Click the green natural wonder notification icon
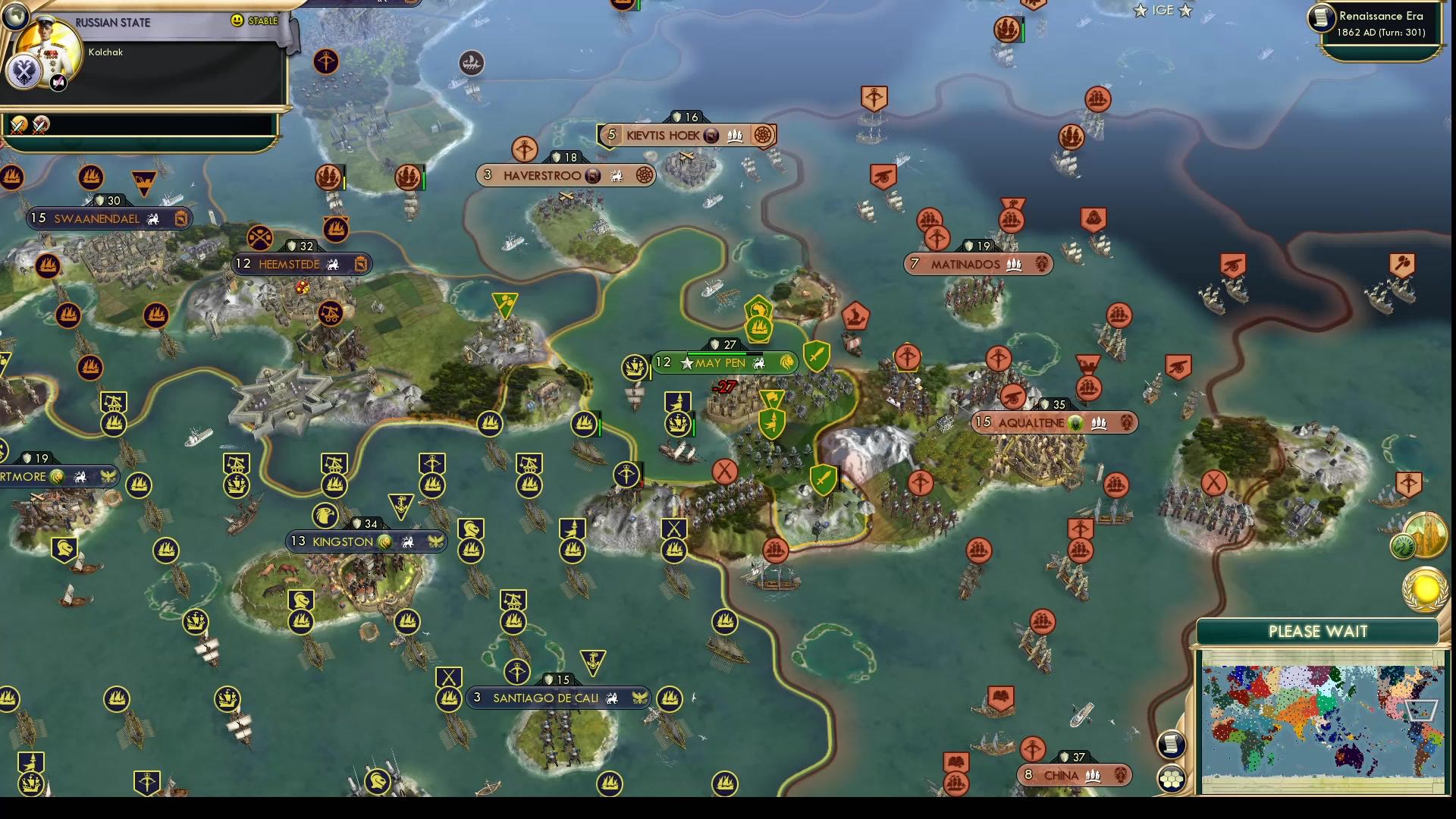The width and height of the screenshot is (1456, 819). click(x=1402, y=546)
